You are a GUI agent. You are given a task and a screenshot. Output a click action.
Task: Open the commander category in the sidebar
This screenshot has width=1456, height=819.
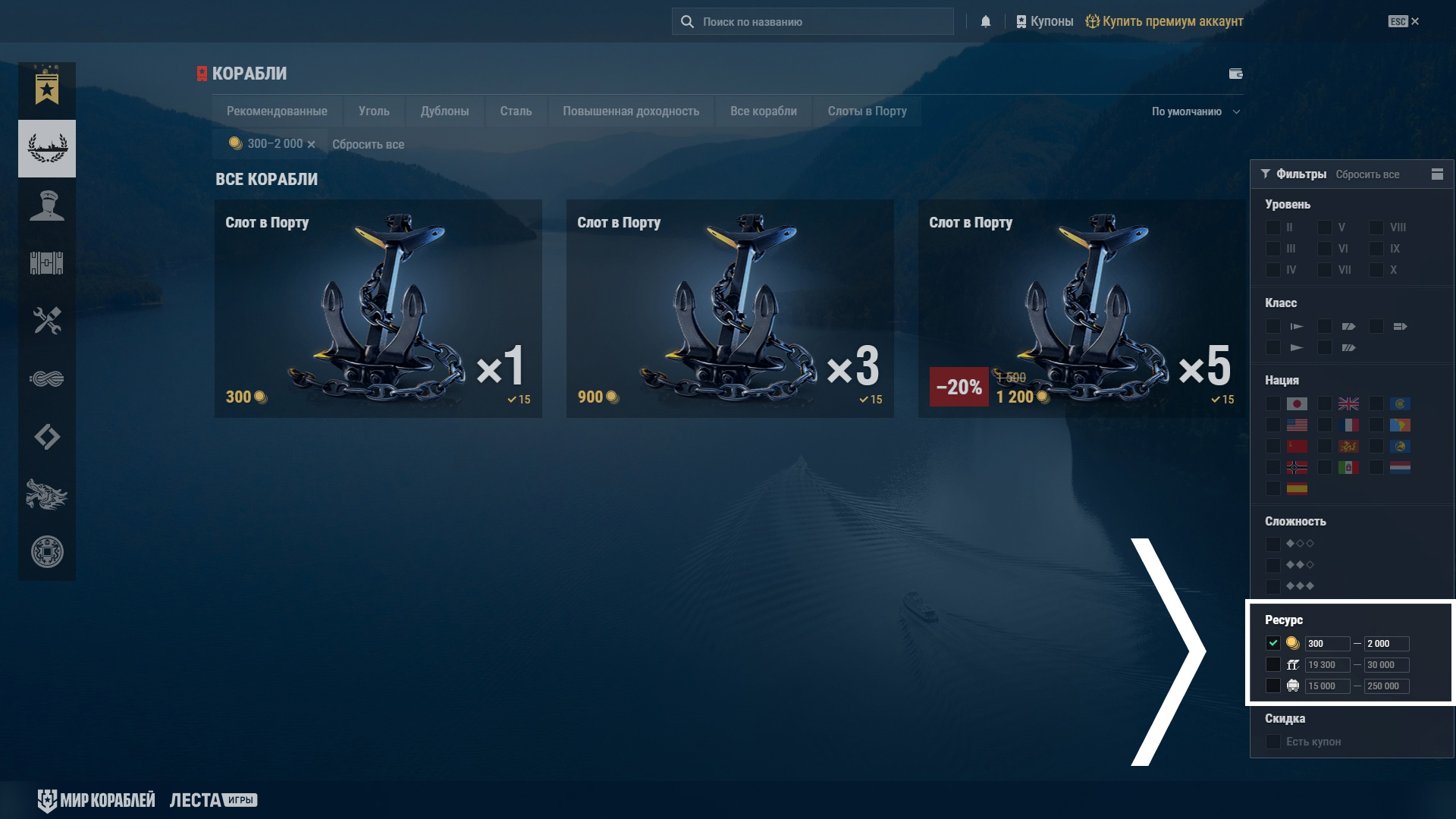coord(47,206)
